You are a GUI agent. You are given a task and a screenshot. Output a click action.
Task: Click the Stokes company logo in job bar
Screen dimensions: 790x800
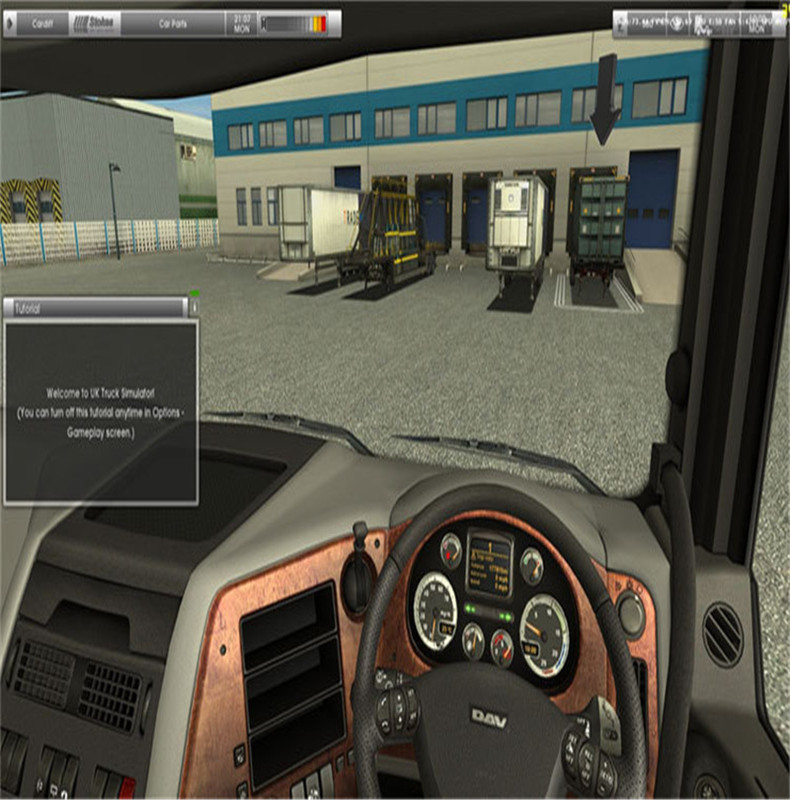[x=94, y=22]
